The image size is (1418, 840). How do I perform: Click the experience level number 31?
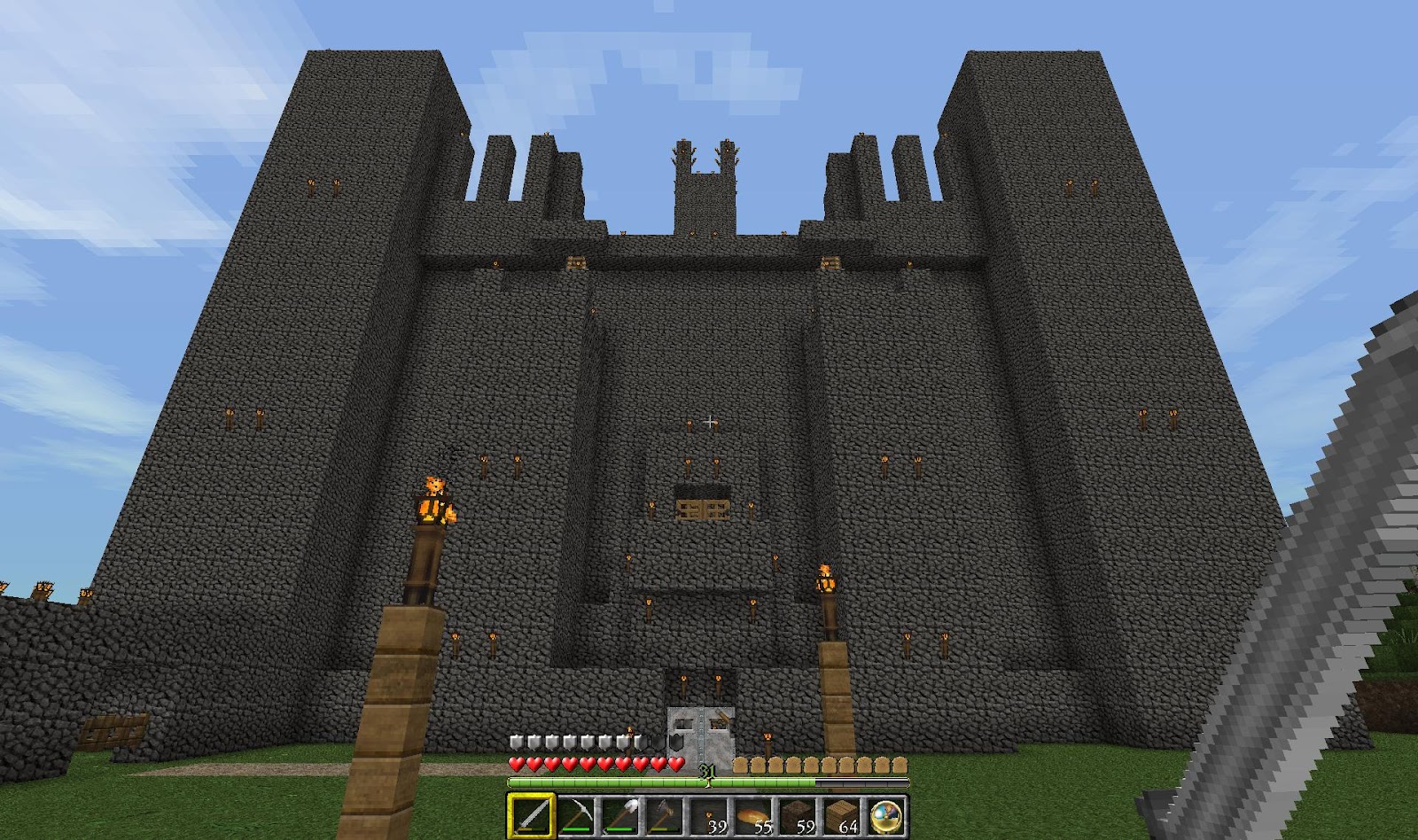tap(707, 771)
